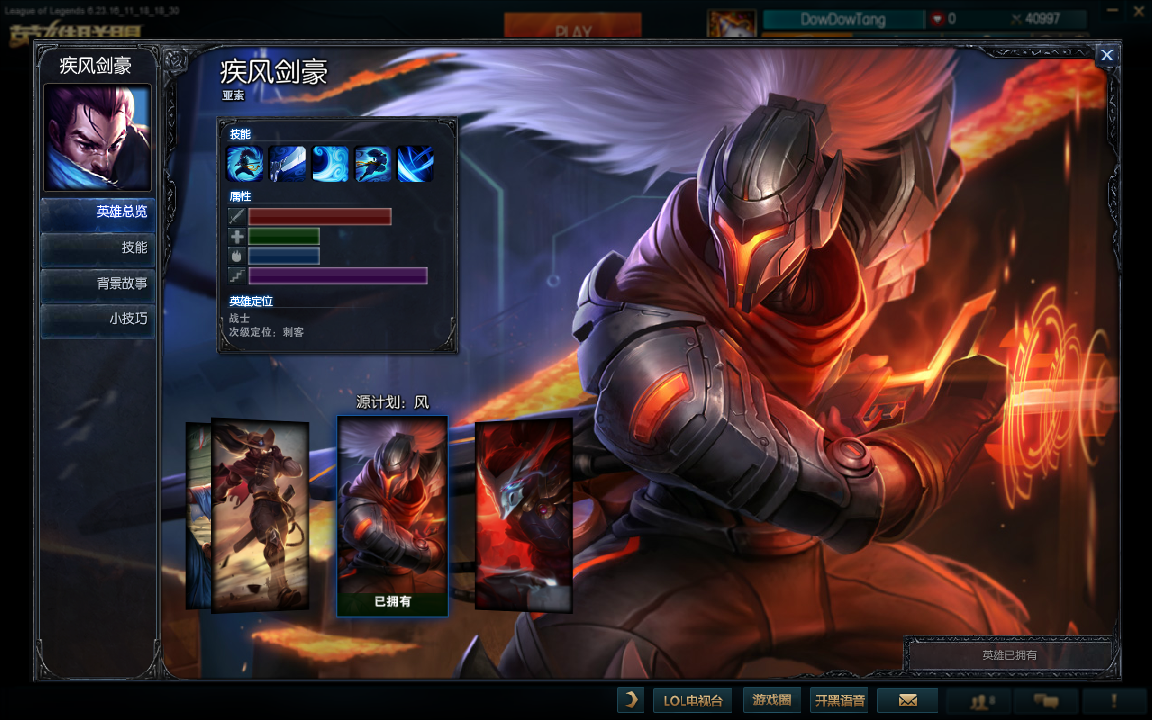Click the Steel Tempest sword ability icon
The height and width of the screenshot is (720, 1152).
[x=287, y=164]
